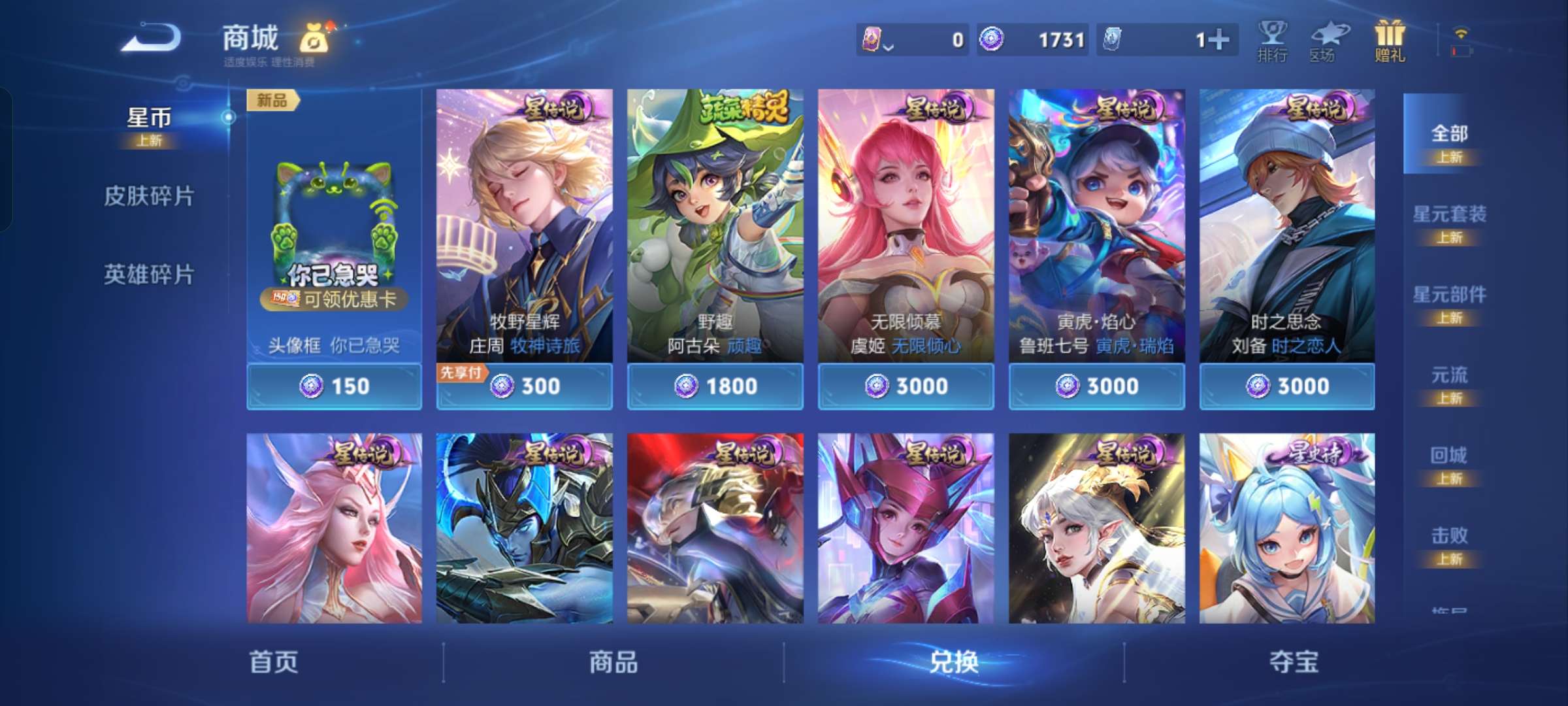Buy the 你已急哭 avatar frame for 150
1568x706 pixels.
click(x=333, y=386)
